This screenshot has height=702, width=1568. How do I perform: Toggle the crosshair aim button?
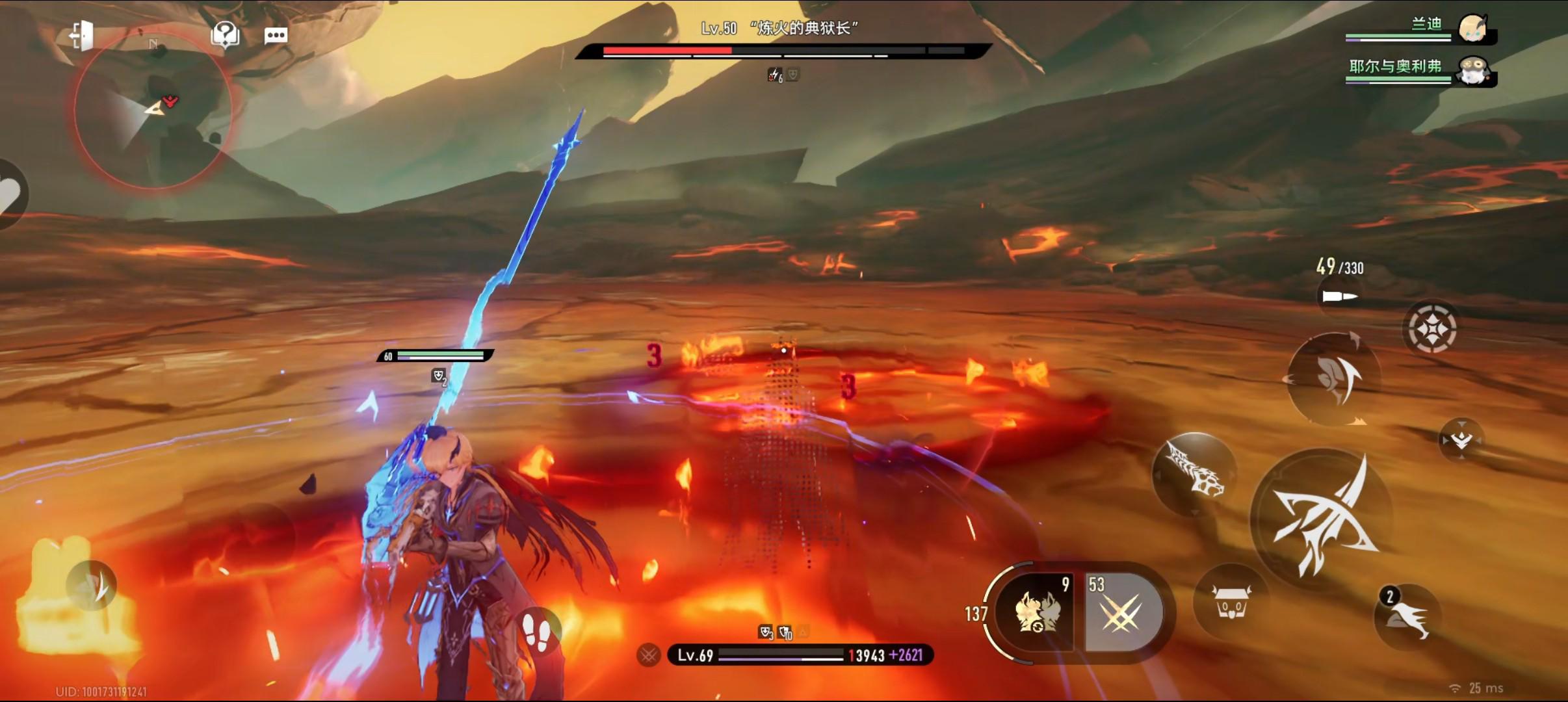(1431, 329)
